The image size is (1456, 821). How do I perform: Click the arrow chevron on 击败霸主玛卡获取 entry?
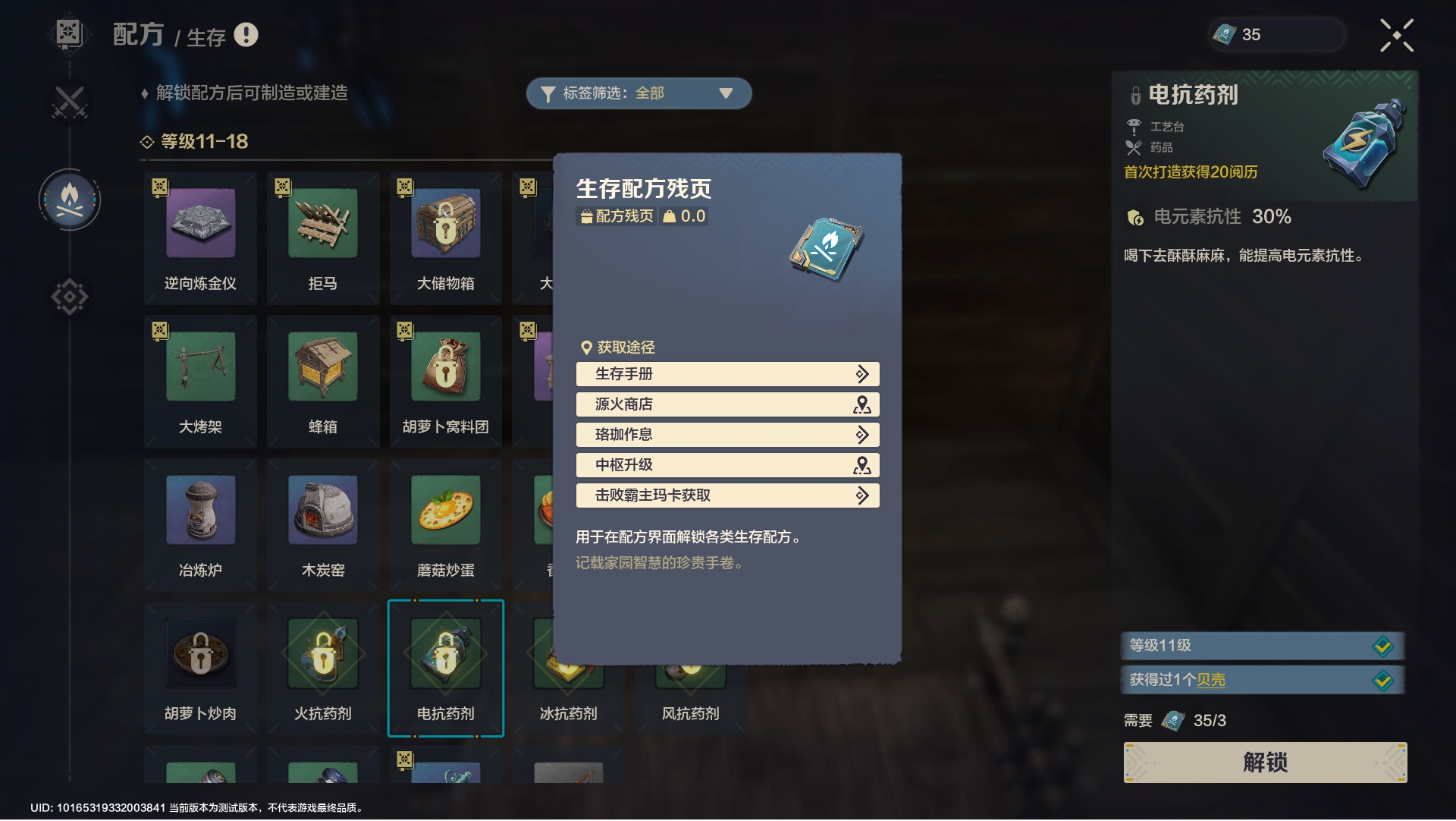tap(861, 495)
